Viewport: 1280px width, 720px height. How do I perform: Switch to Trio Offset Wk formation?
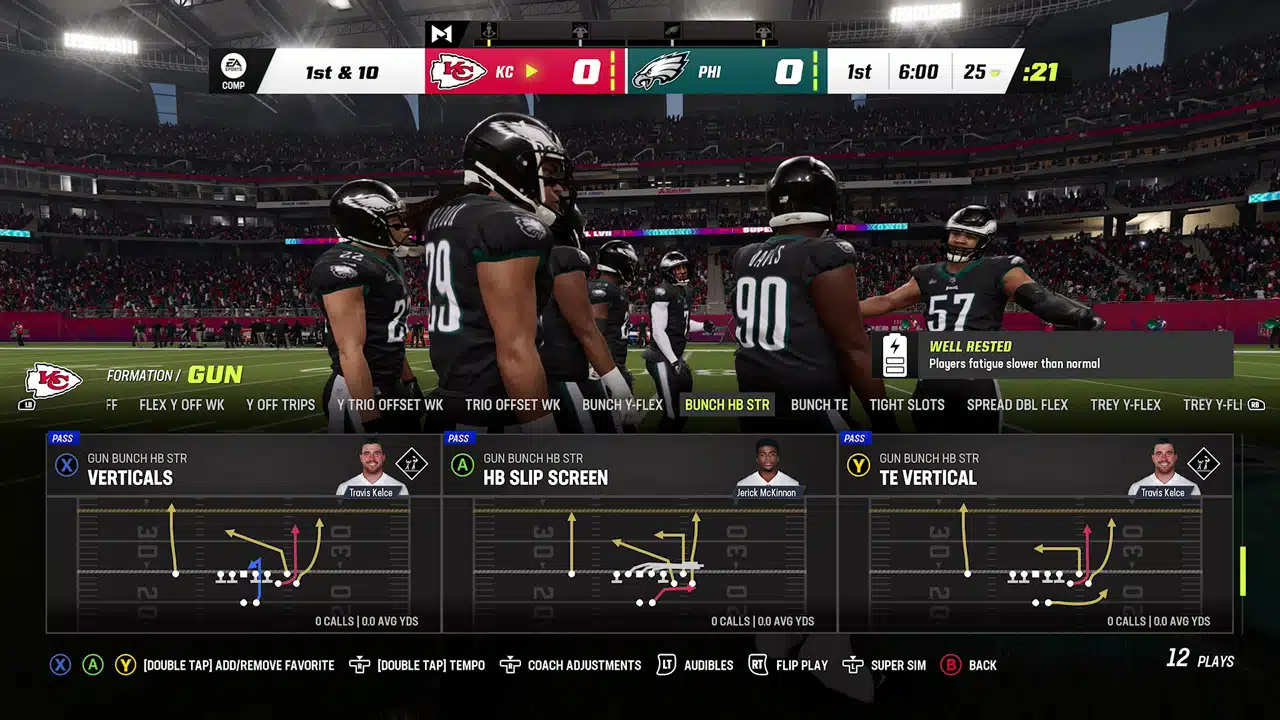pos(512,405)
